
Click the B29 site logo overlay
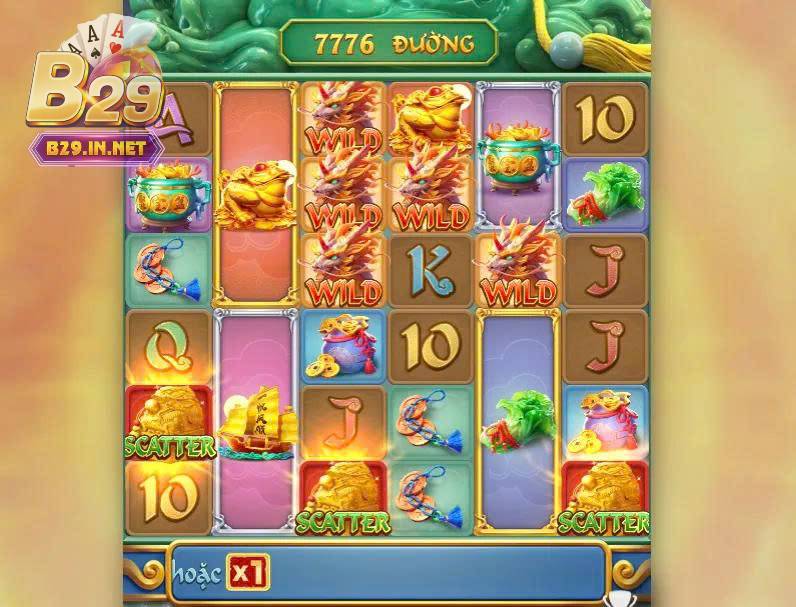[93, 95]
